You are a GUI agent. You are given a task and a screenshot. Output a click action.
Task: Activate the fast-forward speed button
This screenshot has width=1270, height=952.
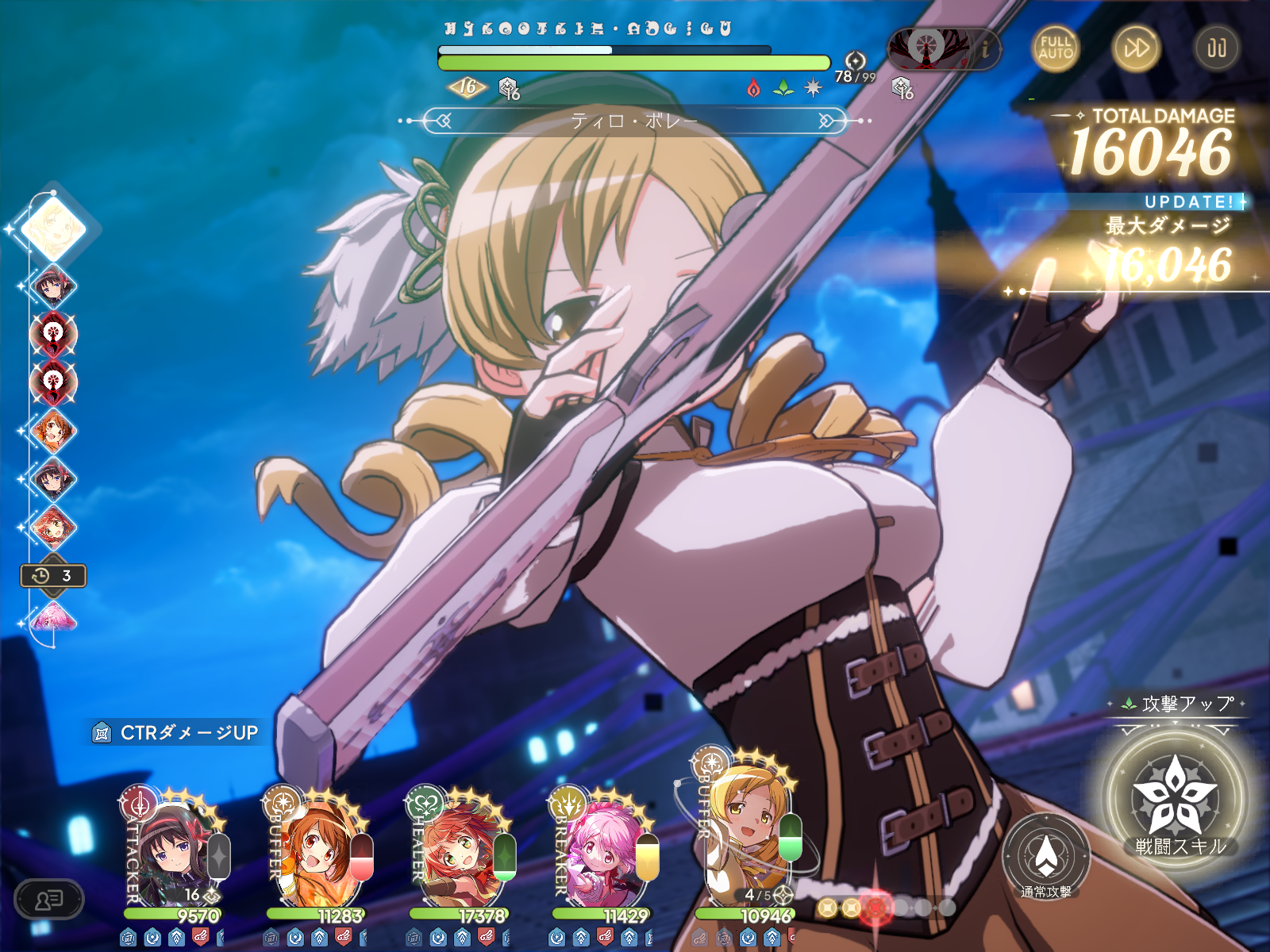pyautogui.click(x=1136, y=48)
